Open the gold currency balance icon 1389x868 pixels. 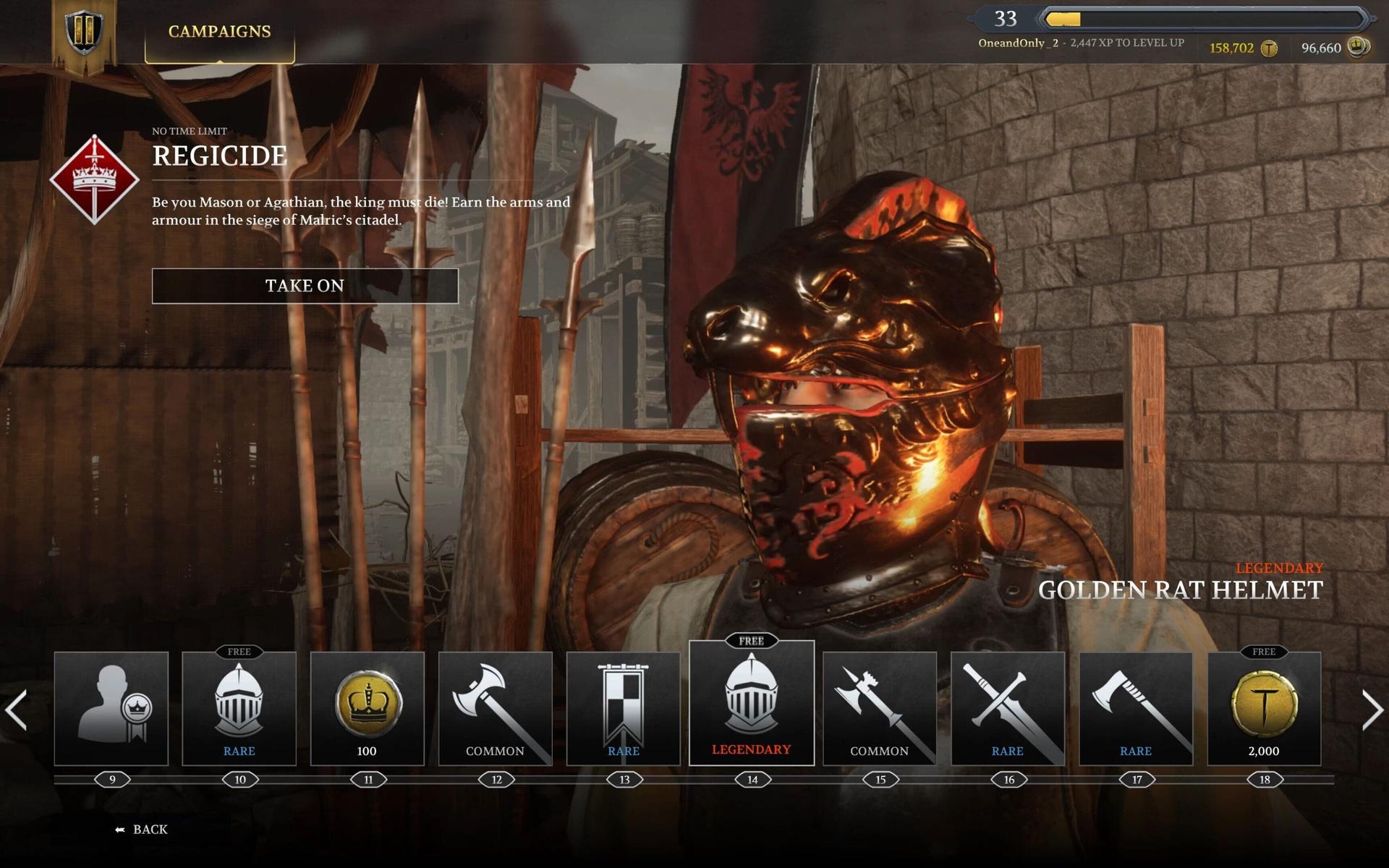(1269, 48)
